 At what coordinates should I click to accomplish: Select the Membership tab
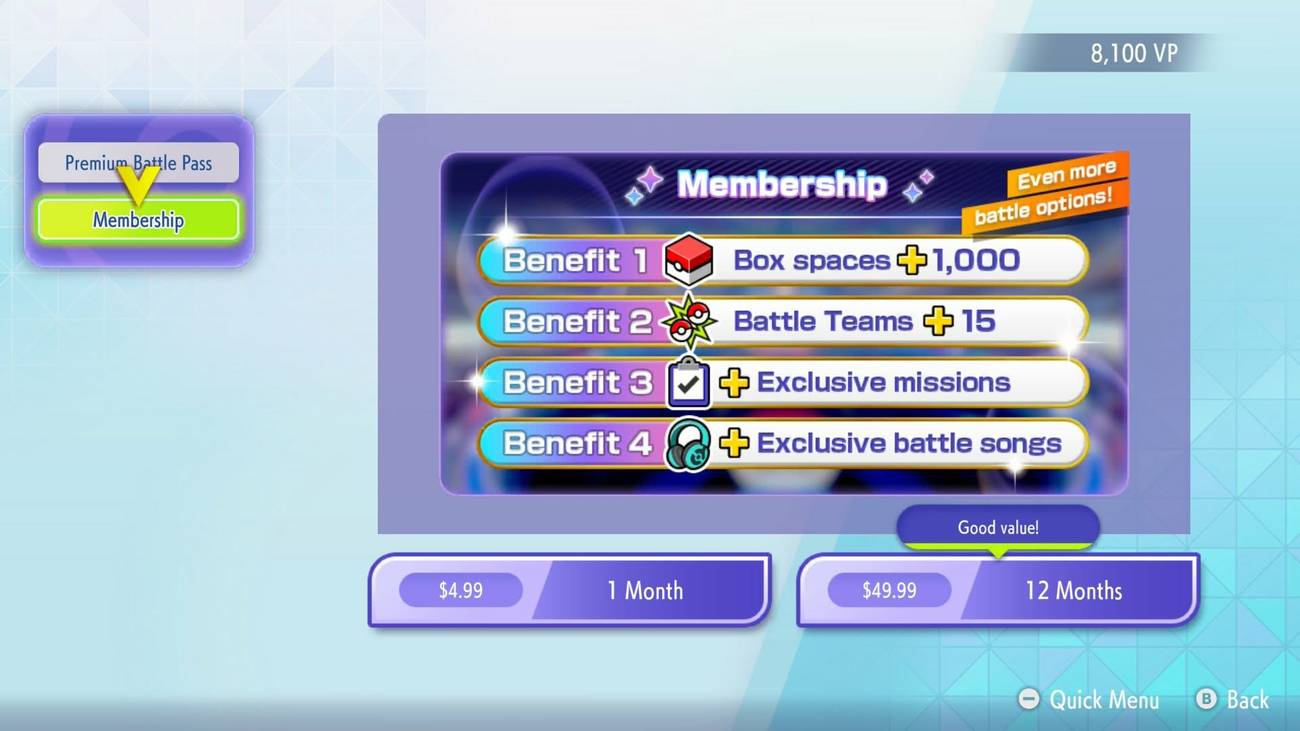(x=137, y=219)
